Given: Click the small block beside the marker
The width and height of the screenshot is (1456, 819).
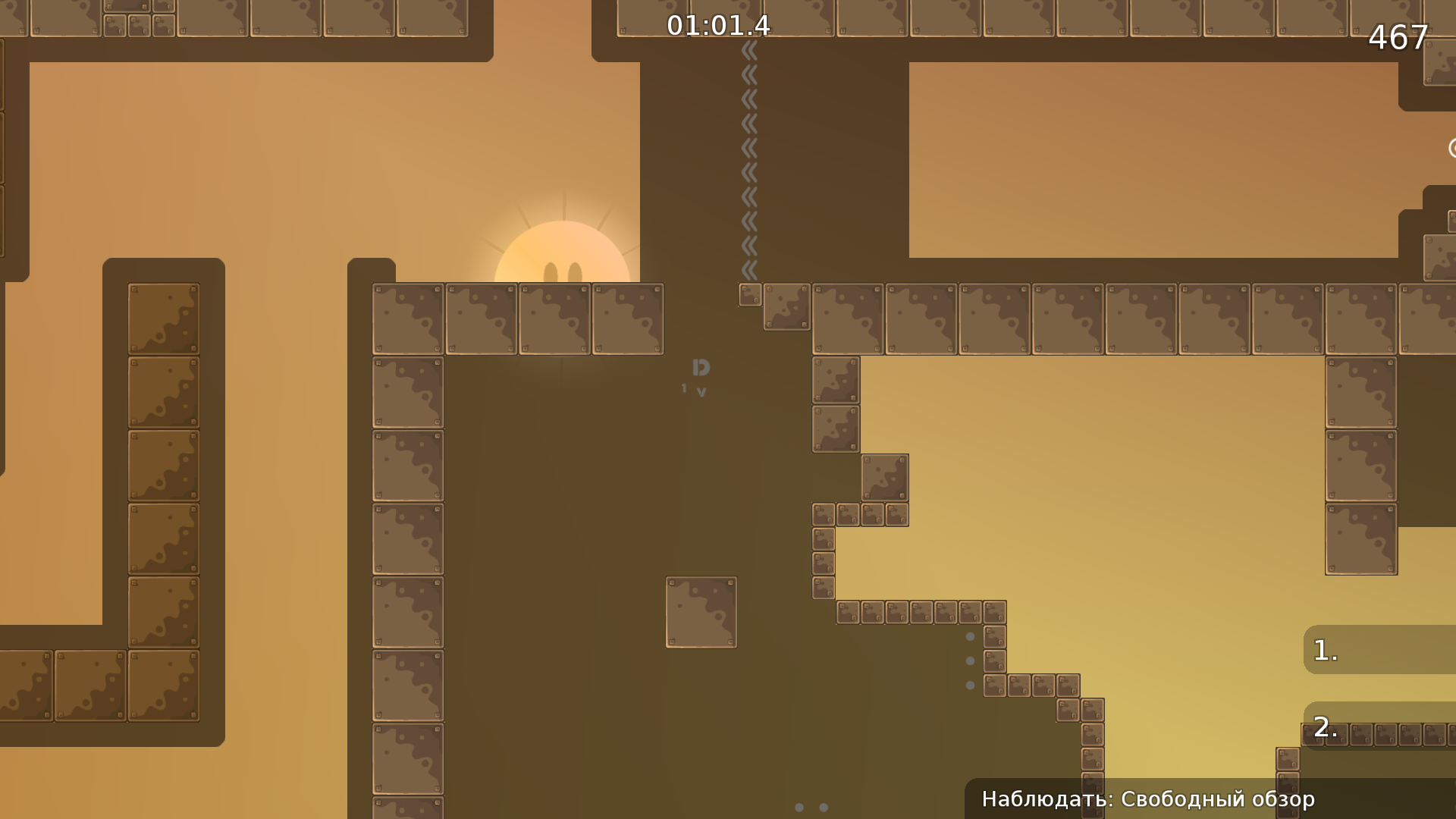Looking at the screenshot, I should click(749, 294).
